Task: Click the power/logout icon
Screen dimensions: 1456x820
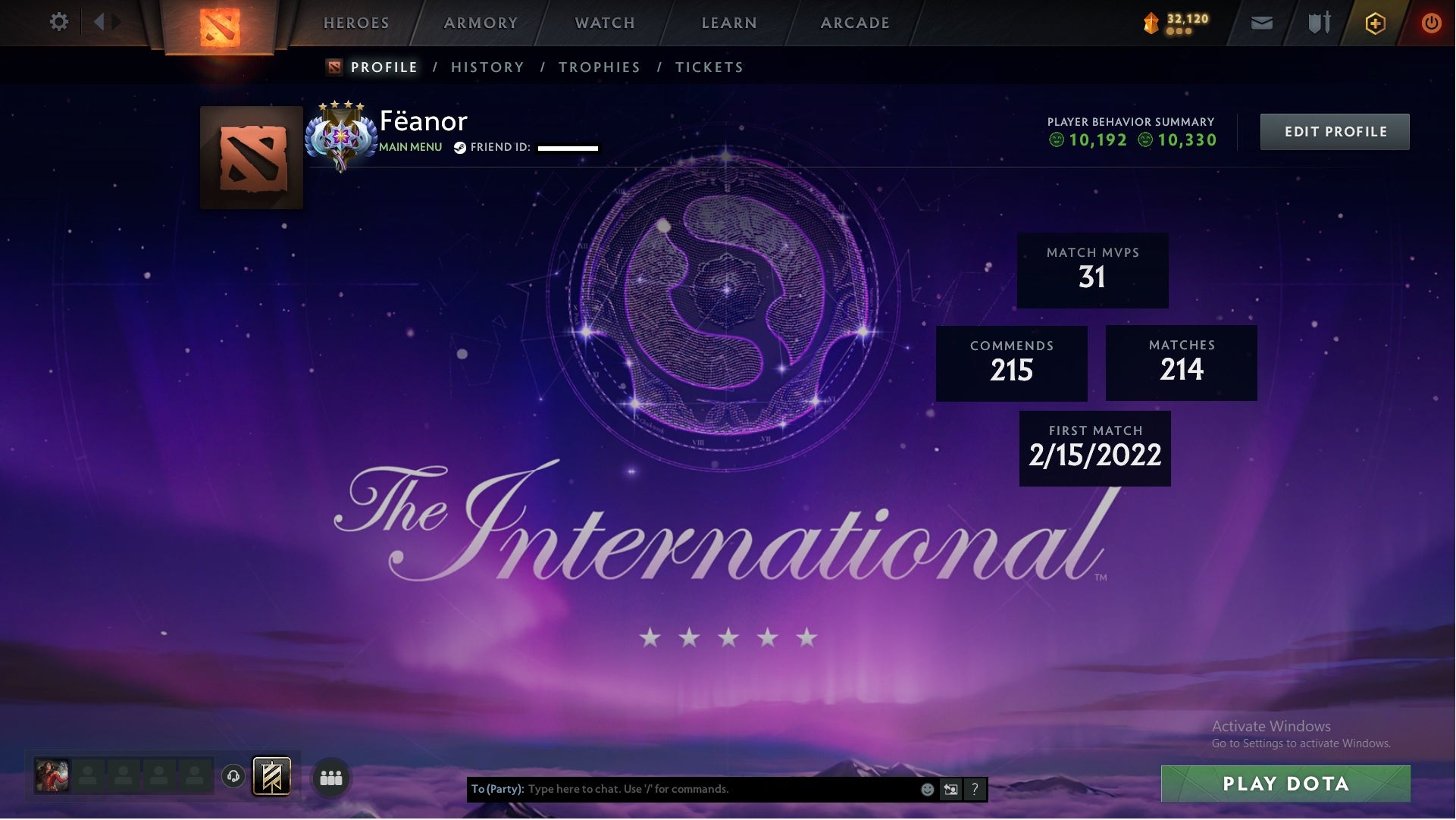Action: [x=1432, y=23]
